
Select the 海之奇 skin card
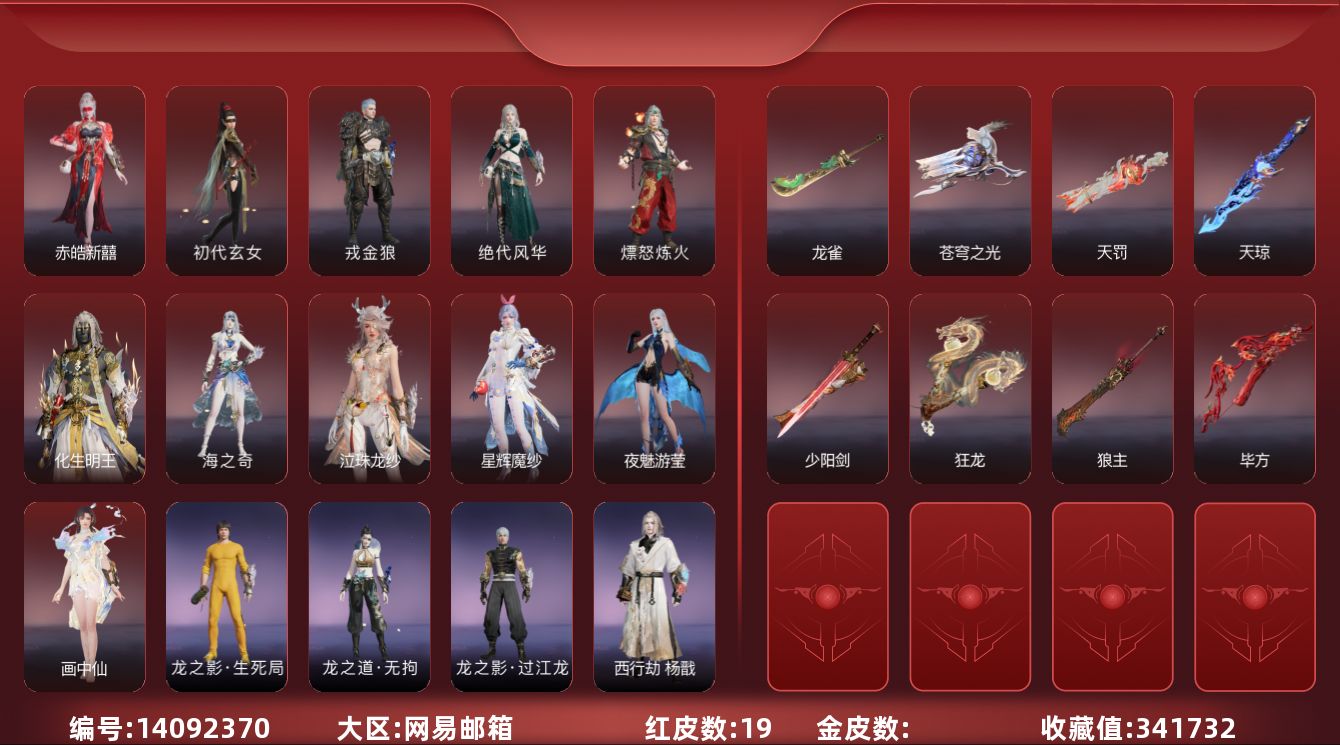click(x=227, y=388)
